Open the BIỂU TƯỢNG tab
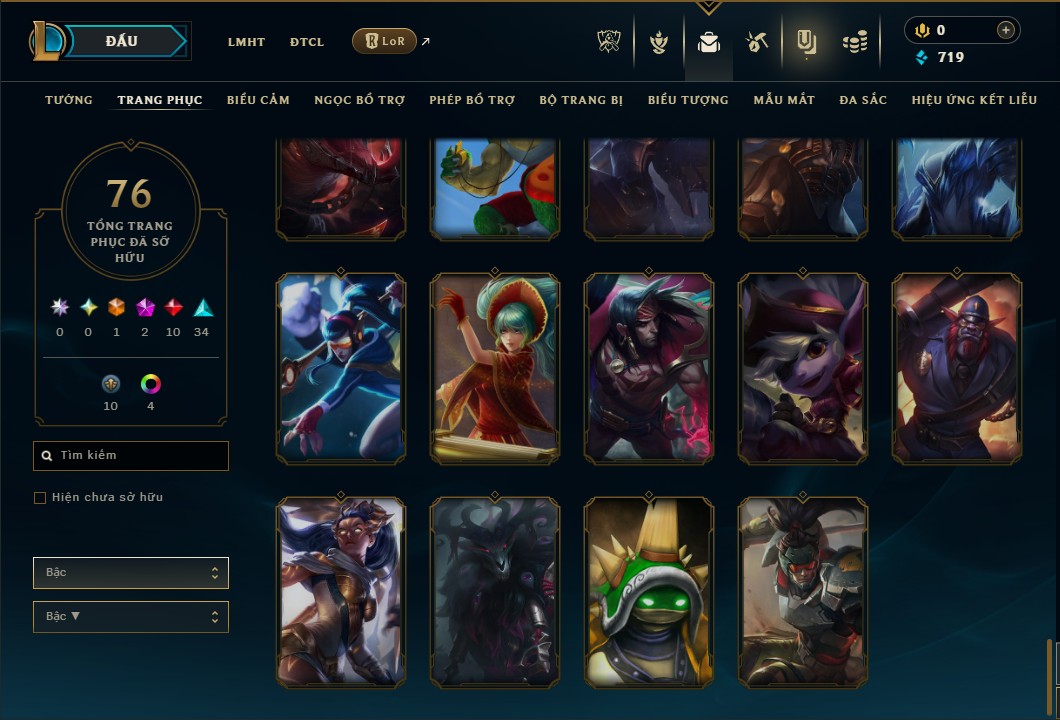This screenshot has height=720, width=1060. click(x=688, y=100)
